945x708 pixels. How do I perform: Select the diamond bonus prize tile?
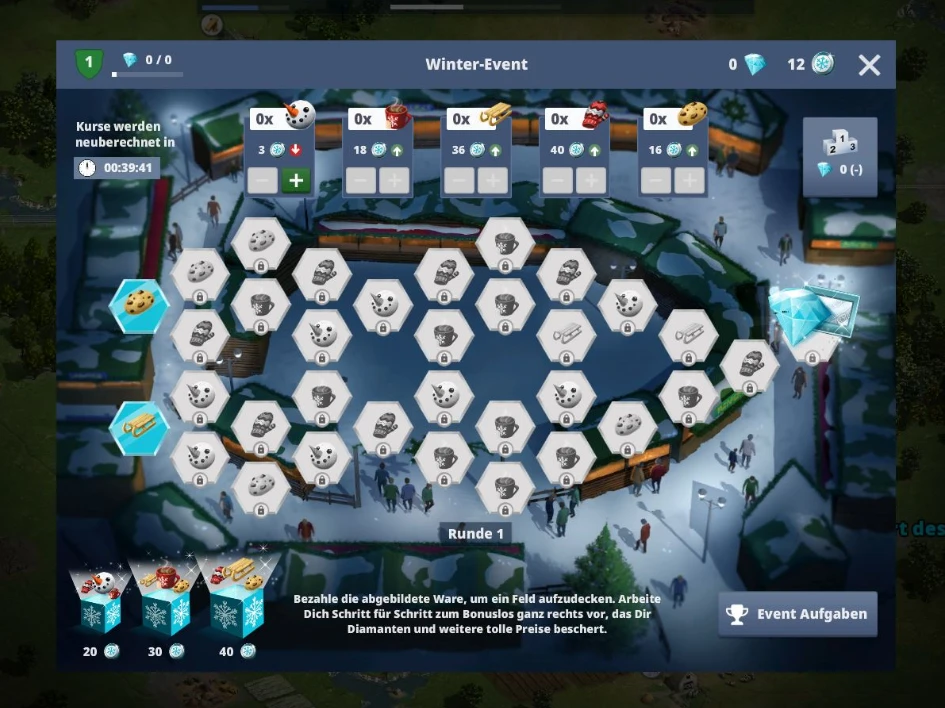pyautogui.click(x=811, y=318)
